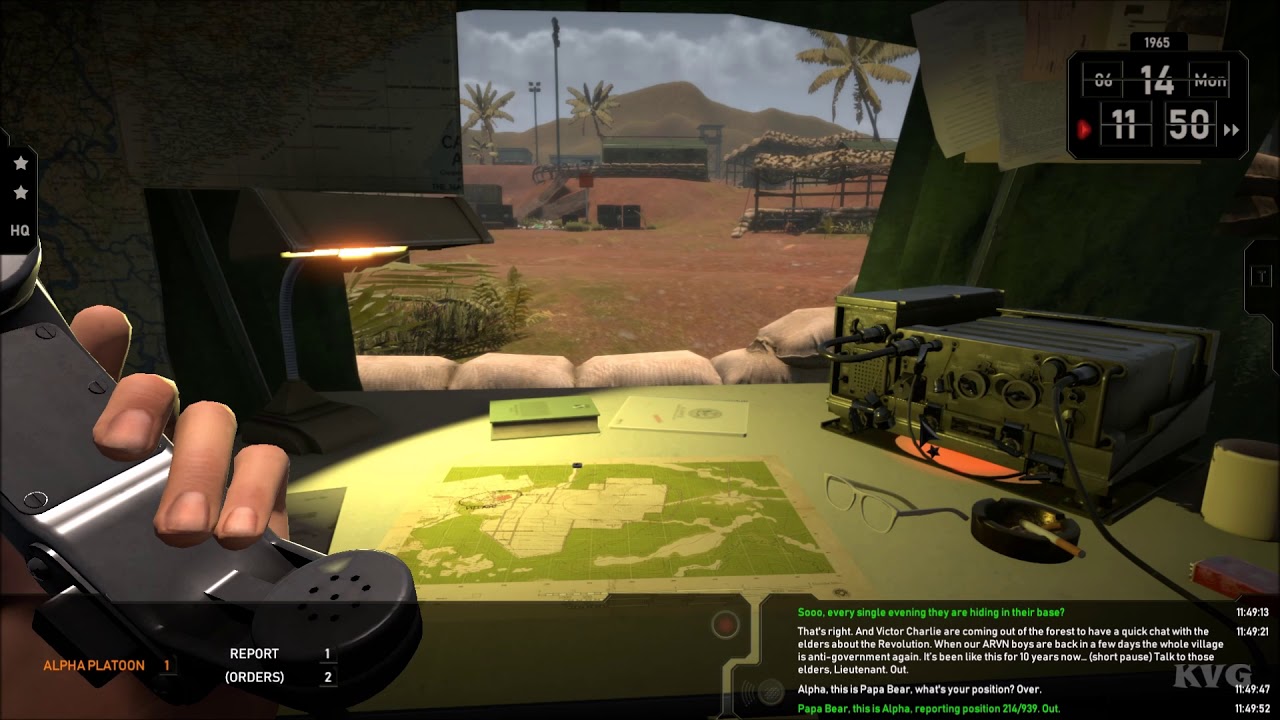The width and height of the screenshot is (1280, 720).
Task: Click the fast-forward arrows on the clock
Action: pos(1231,130)
